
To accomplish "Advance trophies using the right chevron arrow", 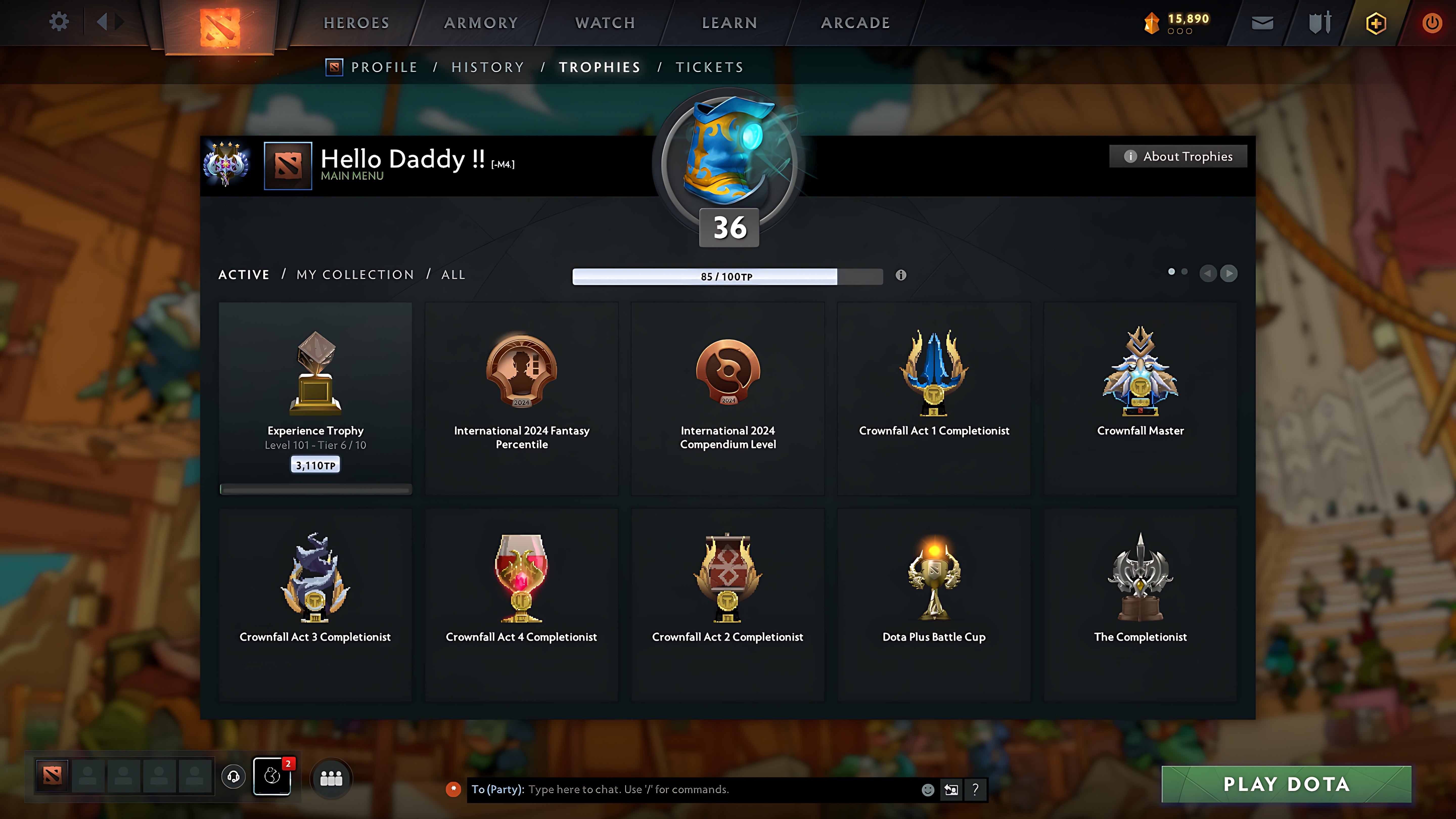I will tap(1229, 274).
